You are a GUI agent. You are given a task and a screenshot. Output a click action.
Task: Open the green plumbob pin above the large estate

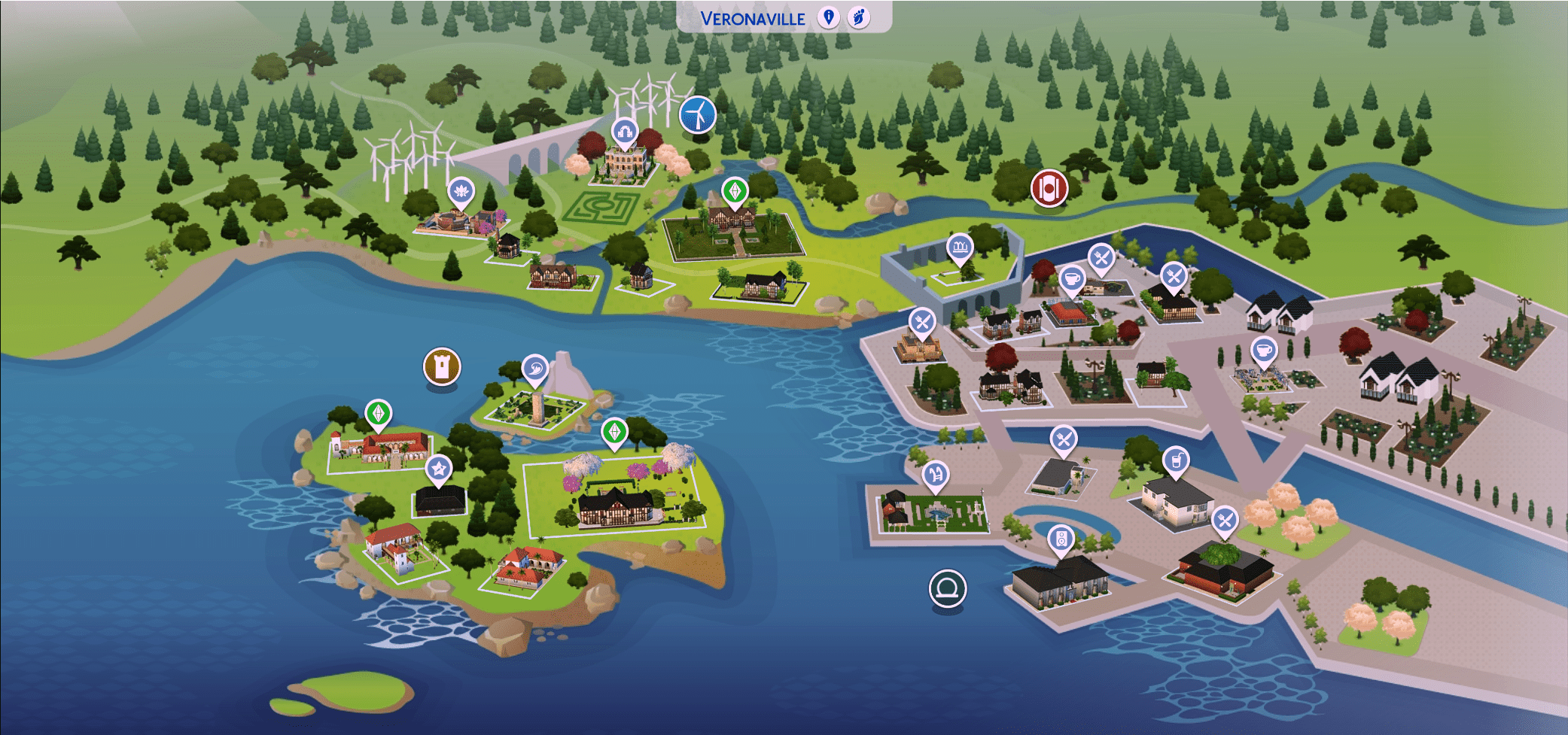tap(614, 433)
